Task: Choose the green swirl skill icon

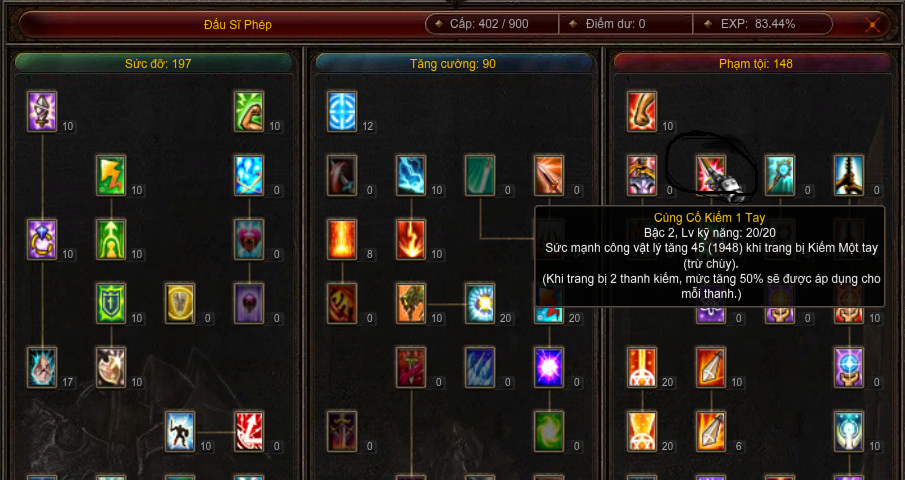Action: [549, 431]
